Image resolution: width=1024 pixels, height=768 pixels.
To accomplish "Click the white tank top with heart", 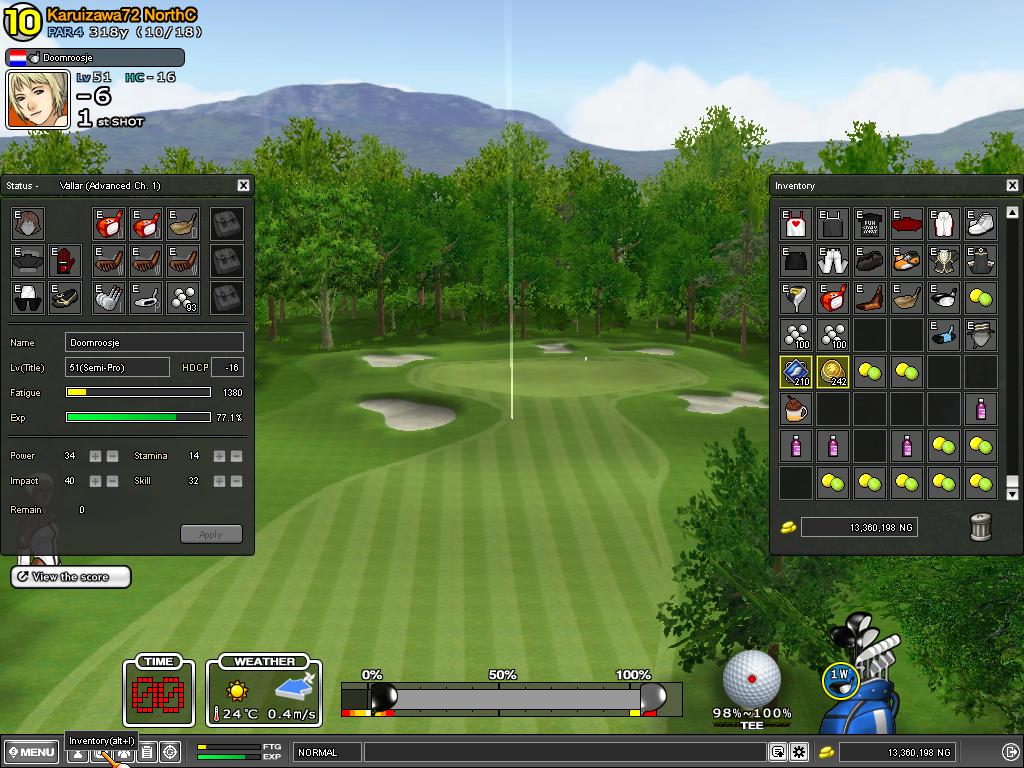I will click(x=796, y=224).
